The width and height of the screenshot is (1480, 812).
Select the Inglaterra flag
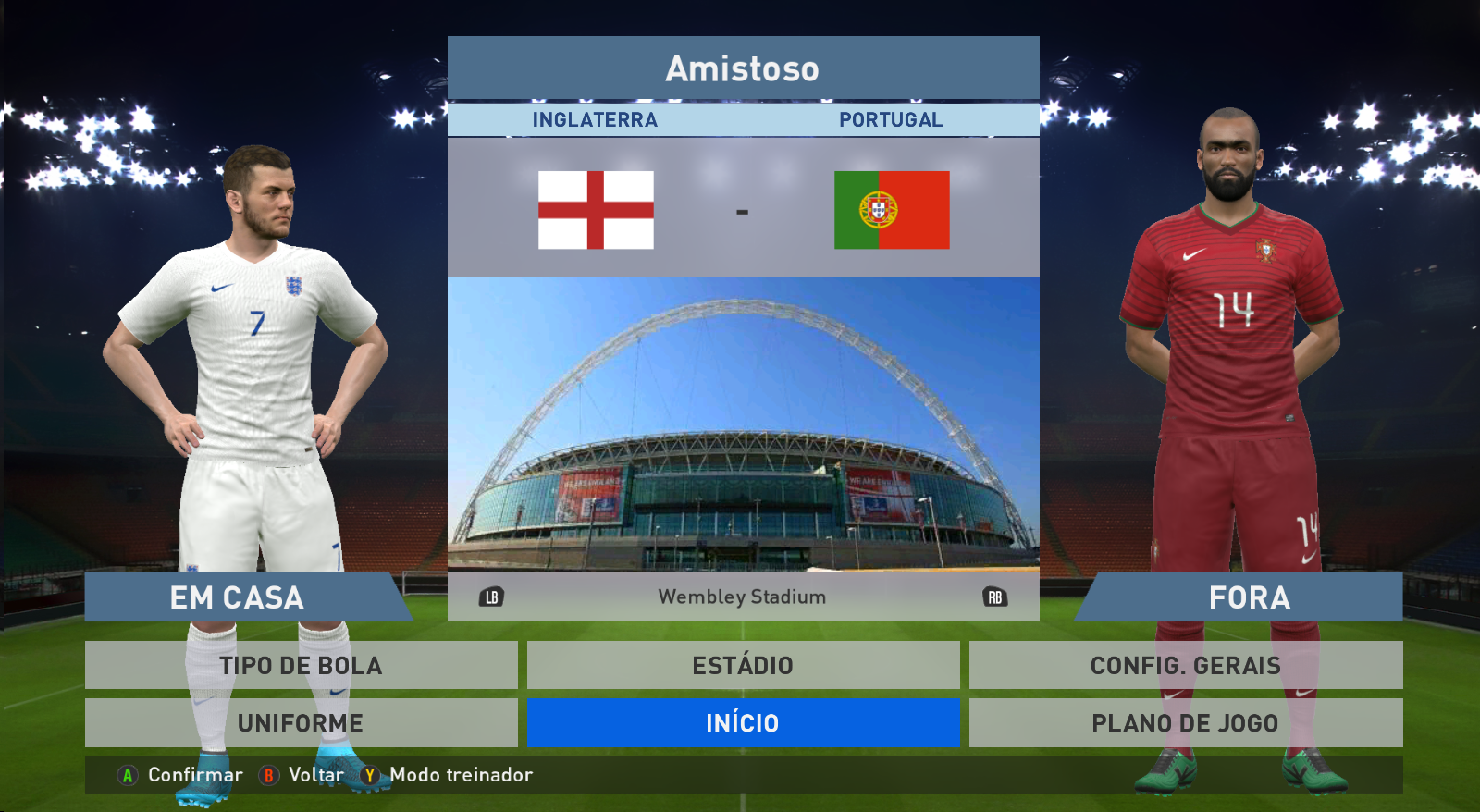pyautogui.click(x=596, y=210)
